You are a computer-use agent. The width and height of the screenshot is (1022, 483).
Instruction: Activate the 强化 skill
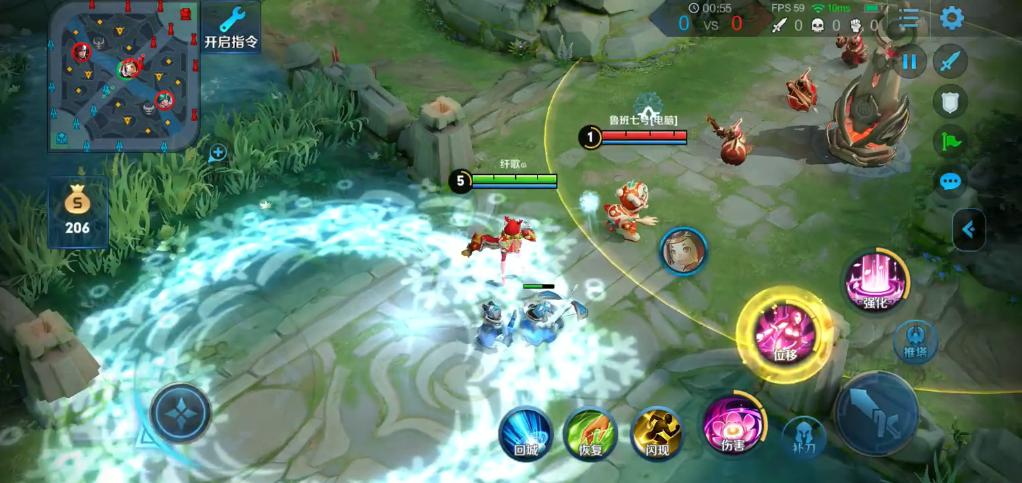click(x=875, y=281)
